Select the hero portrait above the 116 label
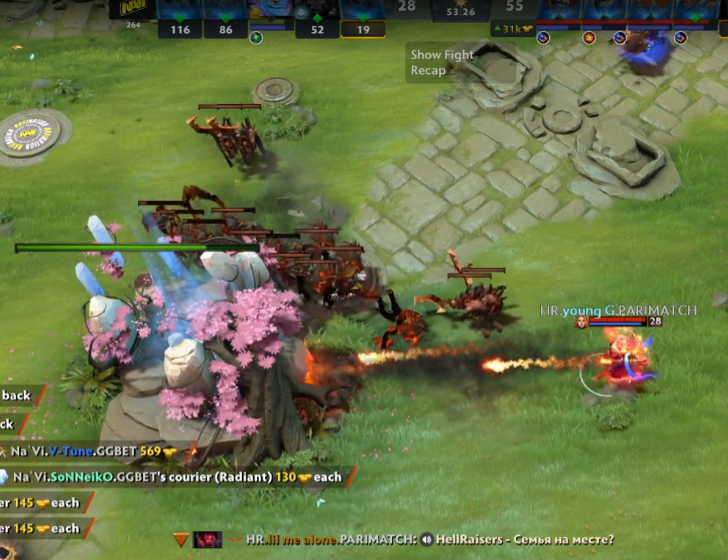The image size is (728, 560). [180, 10]
